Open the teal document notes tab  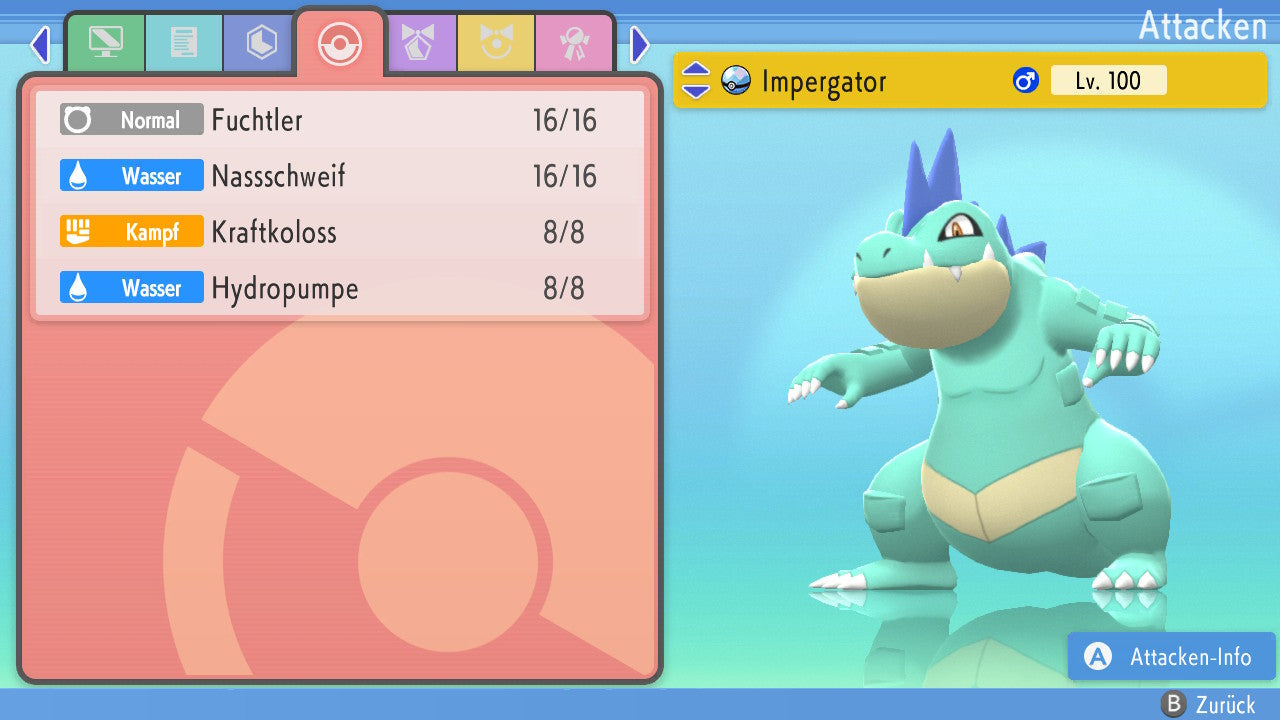click(x=183, y=43)
